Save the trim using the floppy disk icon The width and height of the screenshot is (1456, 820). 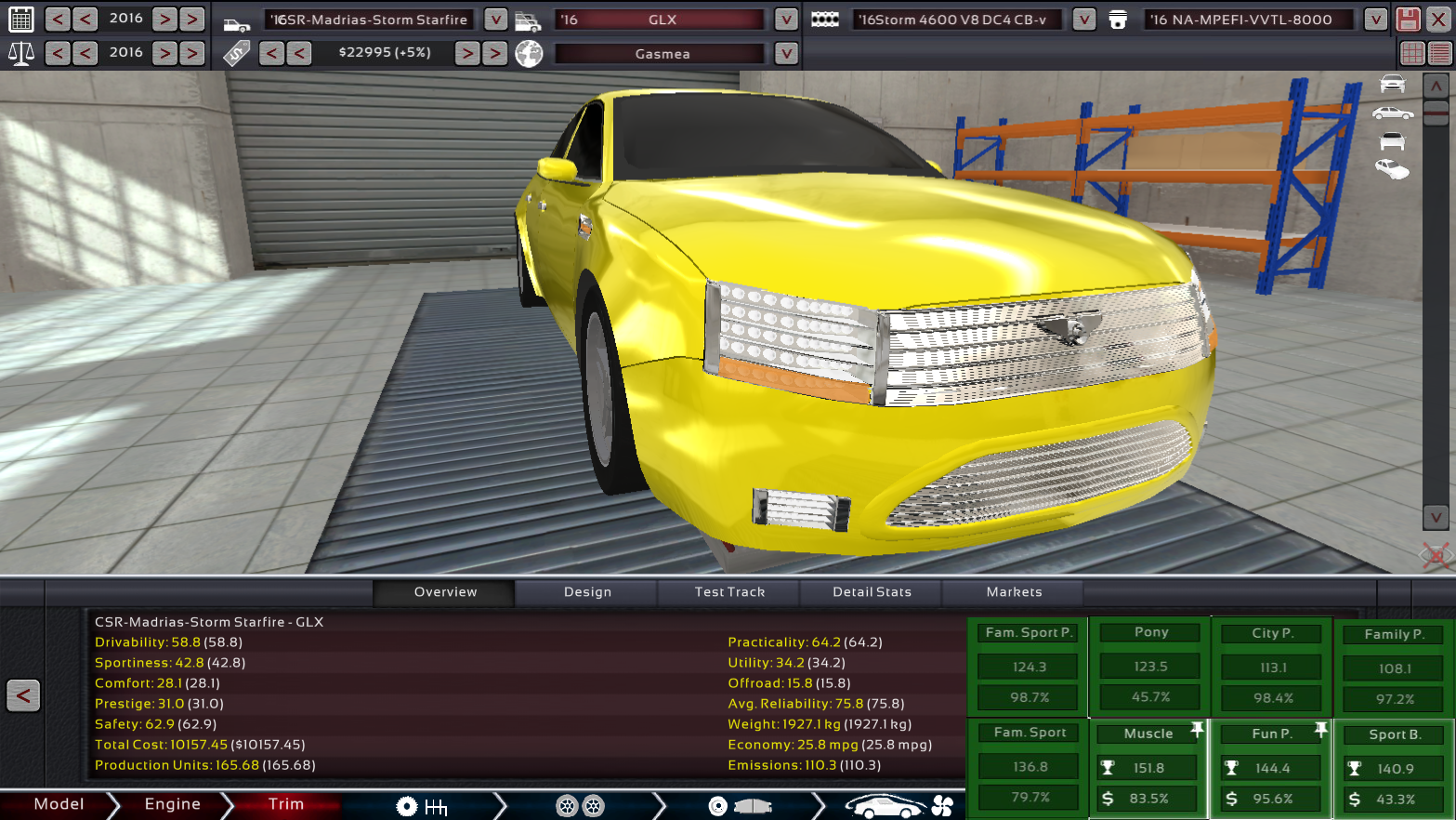point(1410,19)
